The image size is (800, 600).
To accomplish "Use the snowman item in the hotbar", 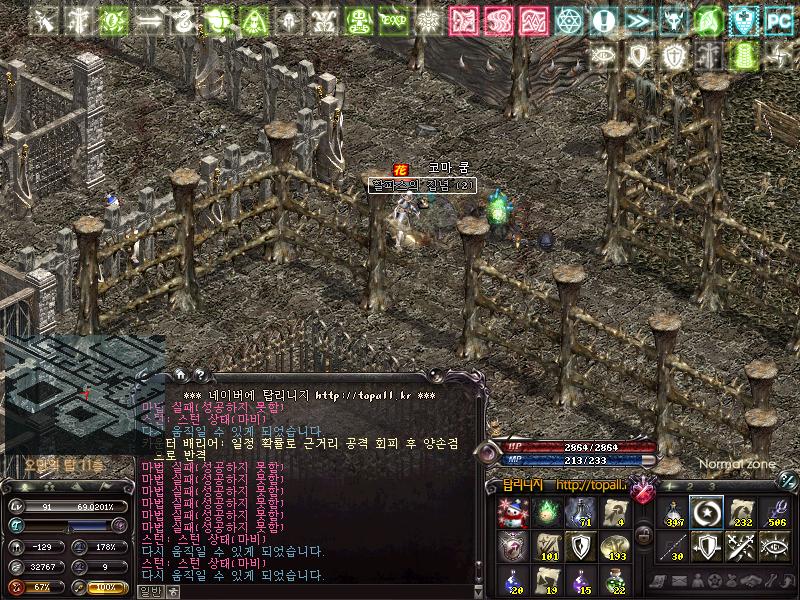I will pyautogui.click(x=513, y=513).
